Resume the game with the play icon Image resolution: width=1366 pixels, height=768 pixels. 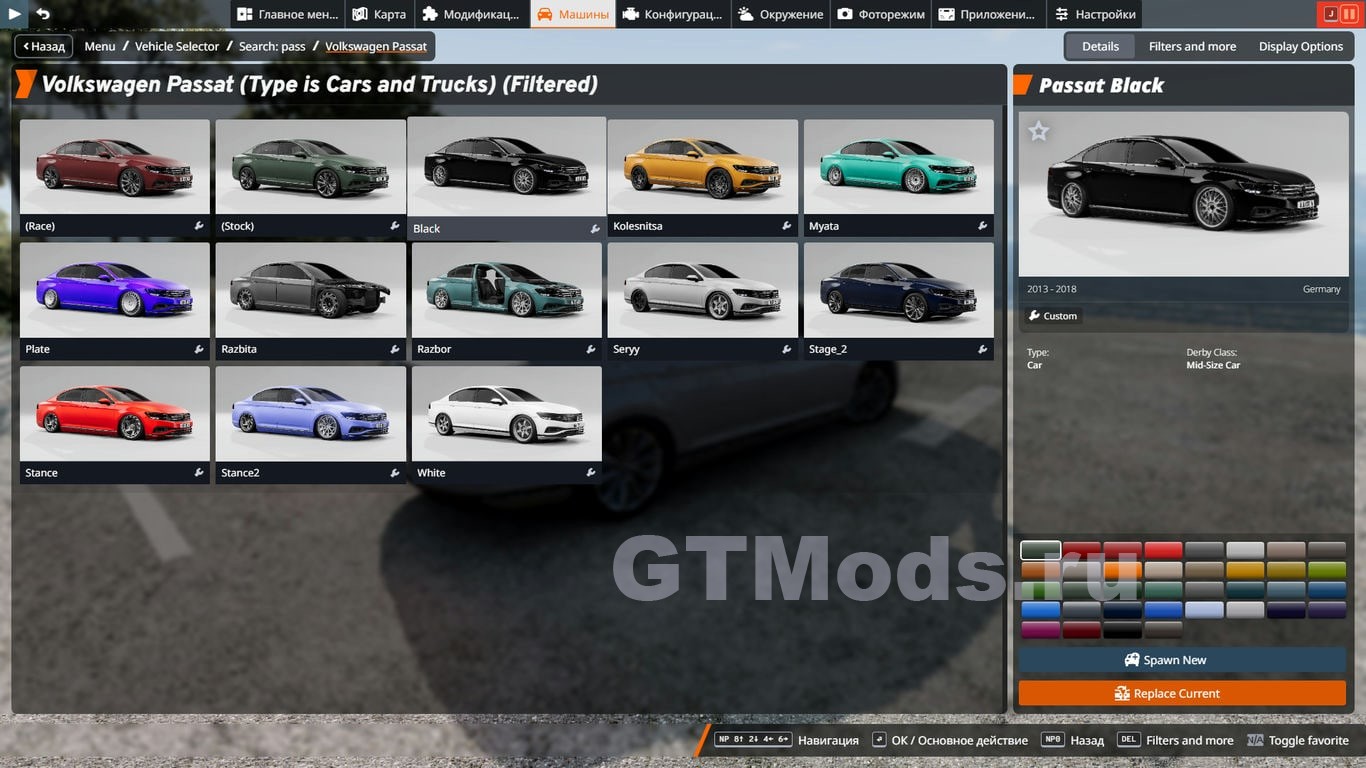click(x=14, y=14)
